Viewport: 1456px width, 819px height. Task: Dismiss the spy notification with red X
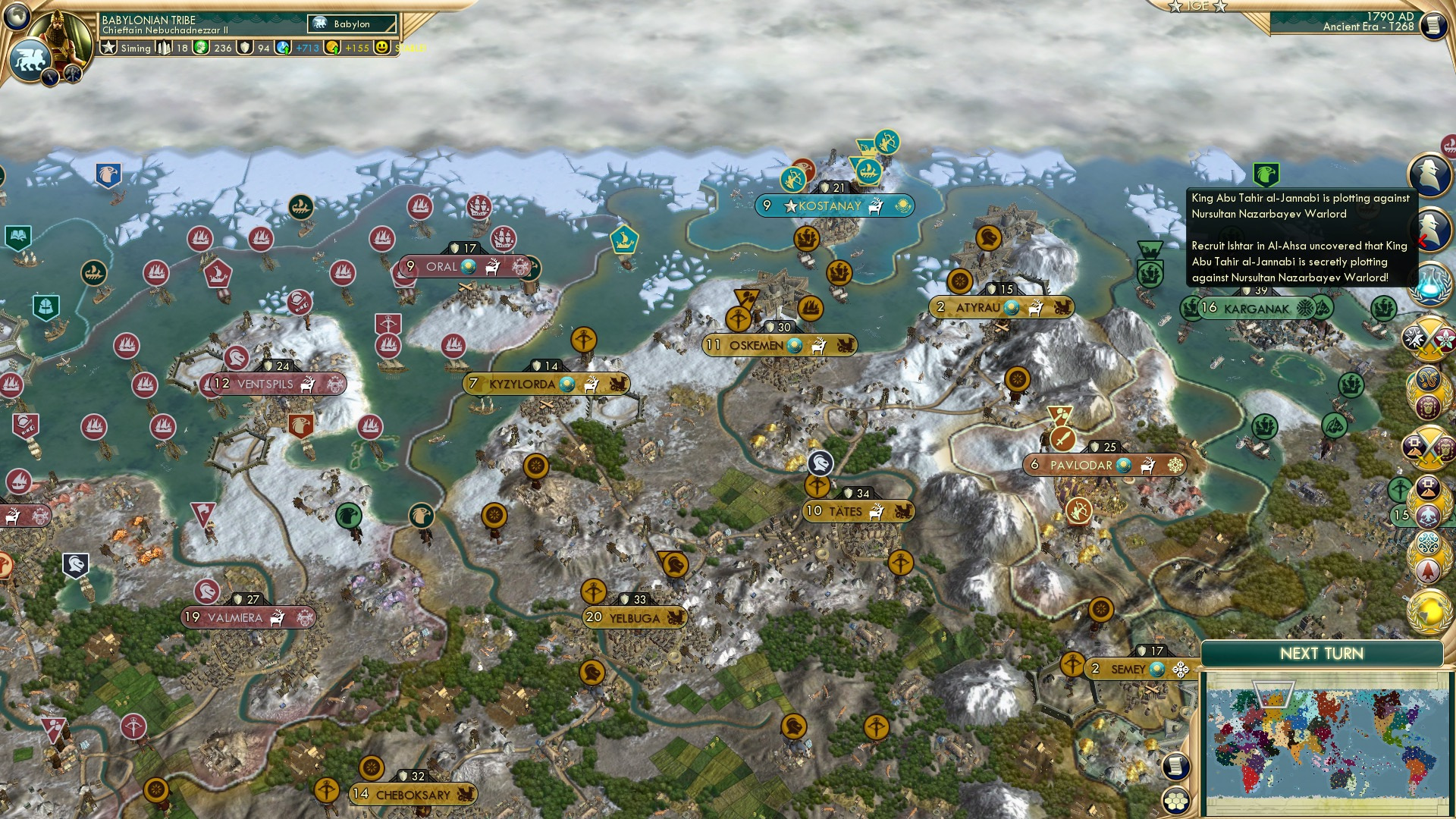[x=1420, y=241]
